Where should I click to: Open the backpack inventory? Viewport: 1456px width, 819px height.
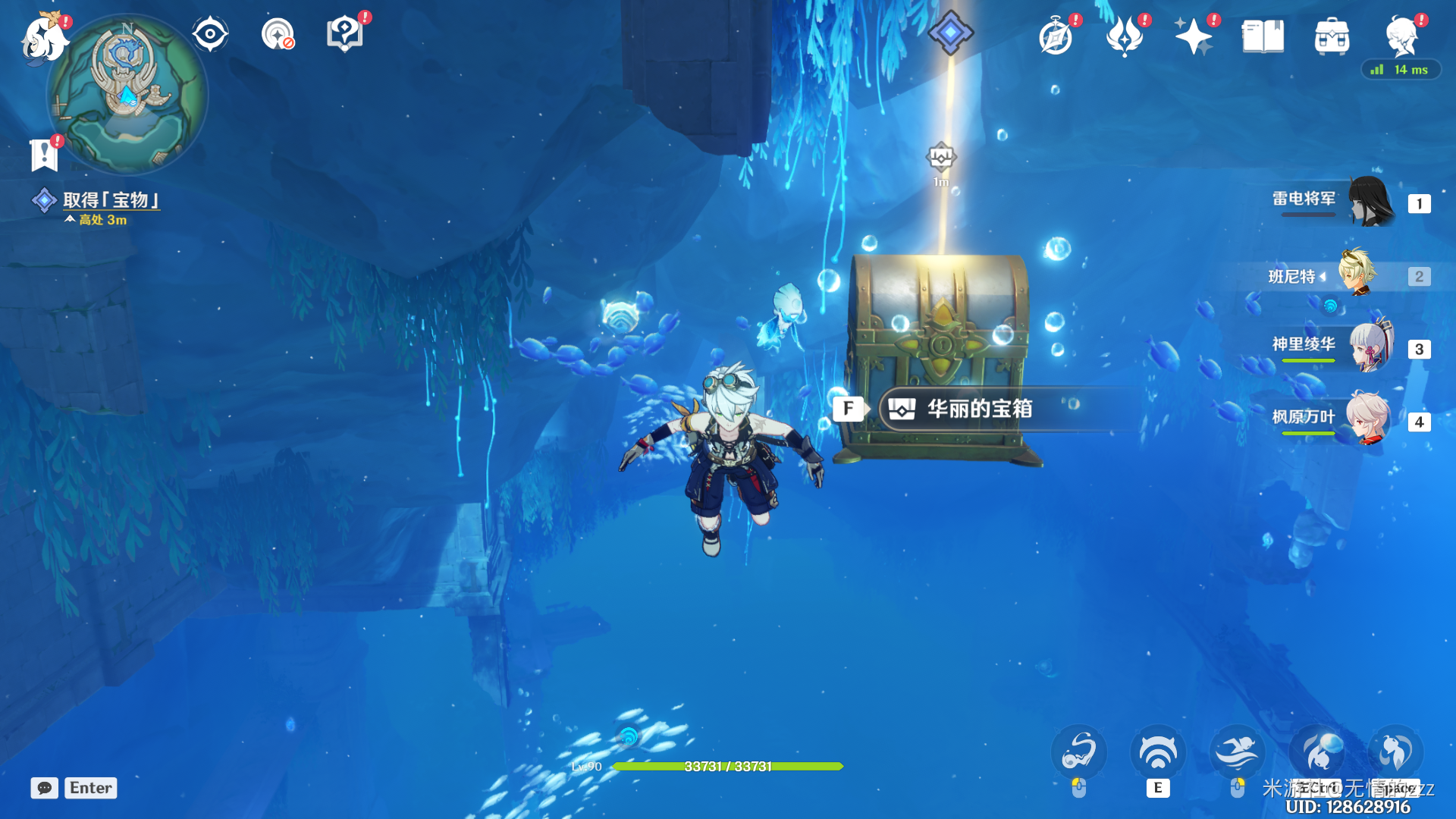tap(1332, 36)
